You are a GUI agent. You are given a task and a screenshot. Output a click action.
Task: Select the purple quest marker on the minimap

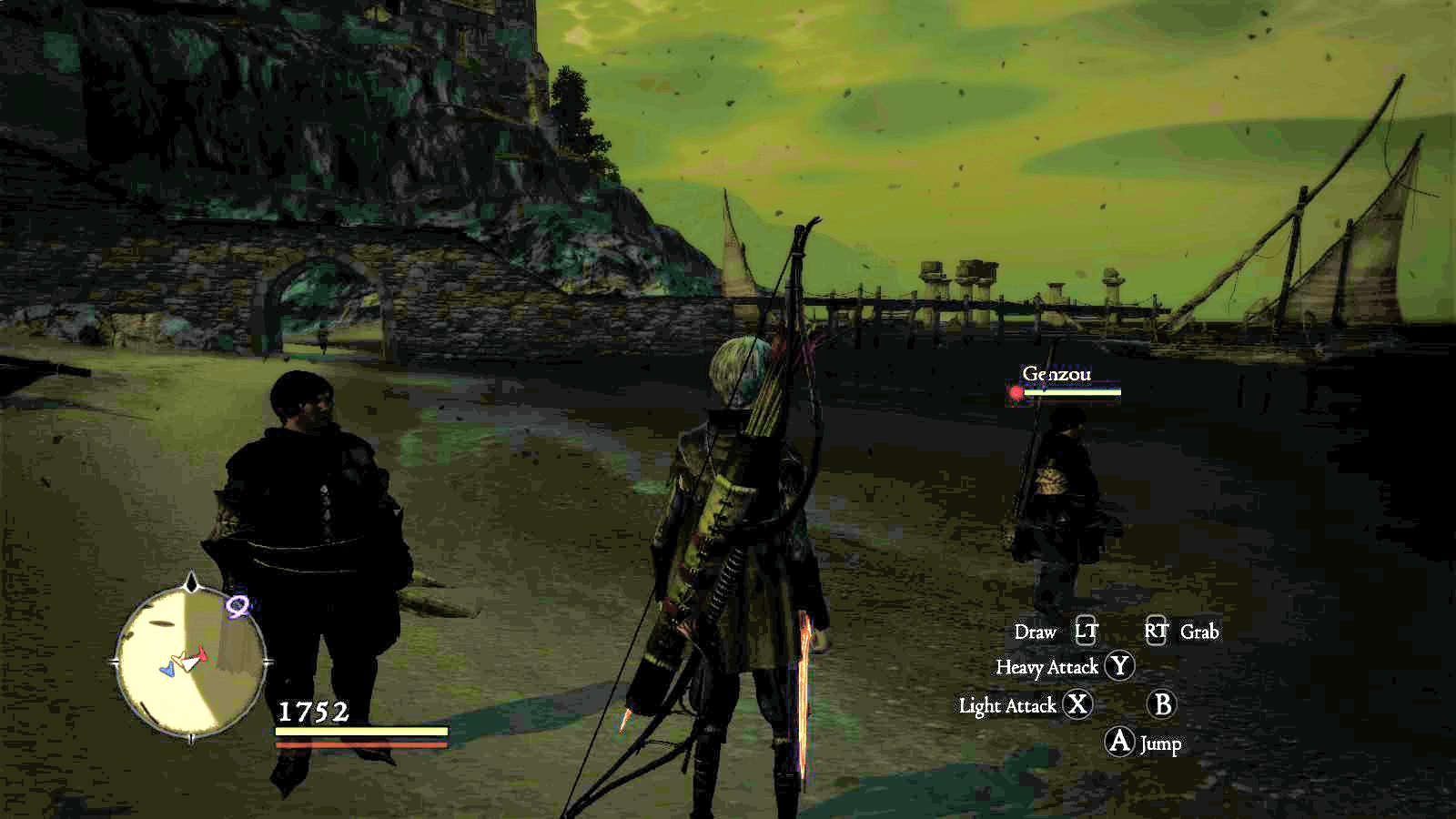238,606
